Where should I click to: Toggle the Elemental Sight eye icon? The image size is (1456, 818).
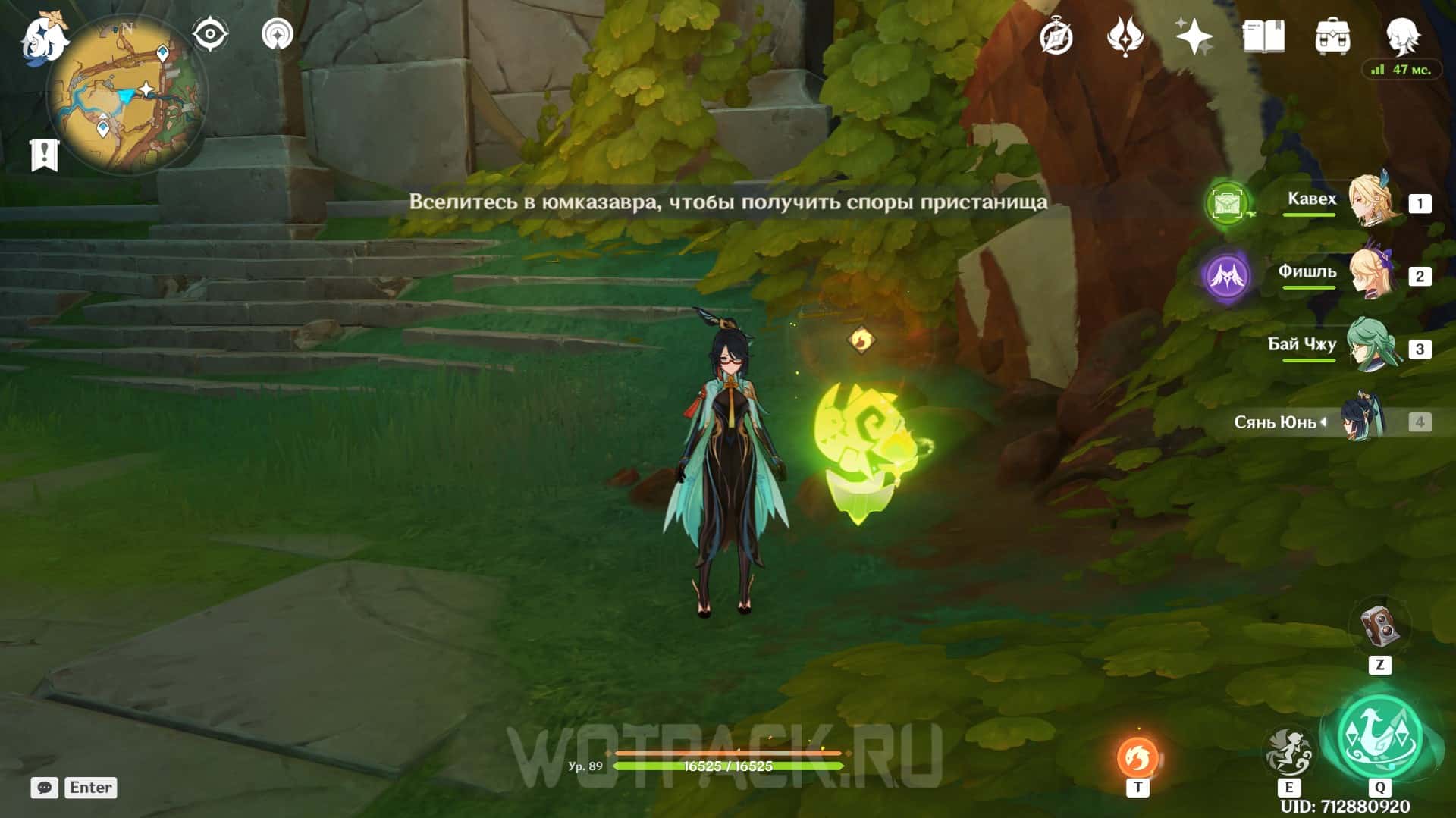click(209, 35)
